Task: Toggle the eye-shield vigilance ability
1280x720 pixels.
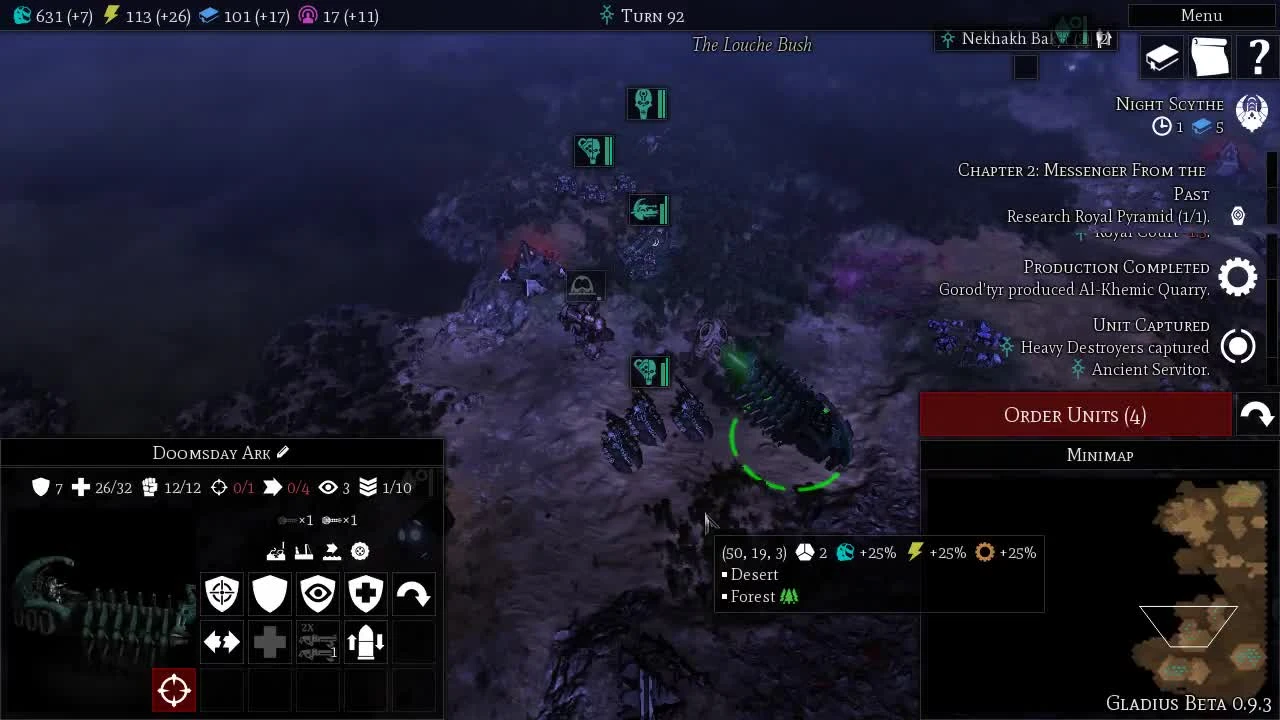Action: point(317,594)
